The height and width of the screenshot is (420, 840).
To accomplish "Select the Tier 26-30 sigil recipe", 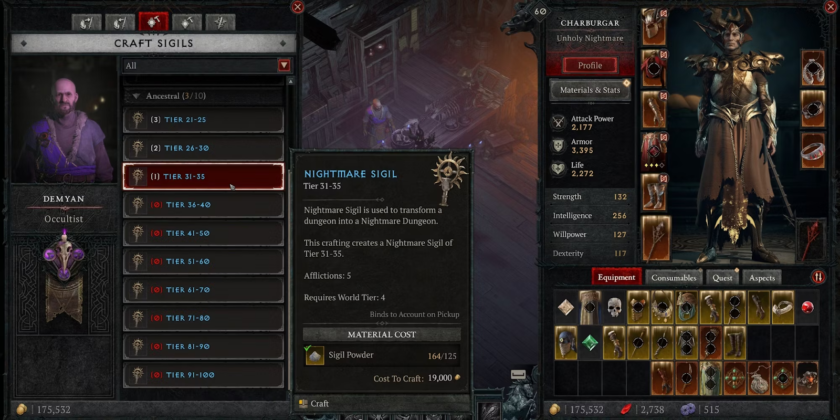I will tap(203, 148).
